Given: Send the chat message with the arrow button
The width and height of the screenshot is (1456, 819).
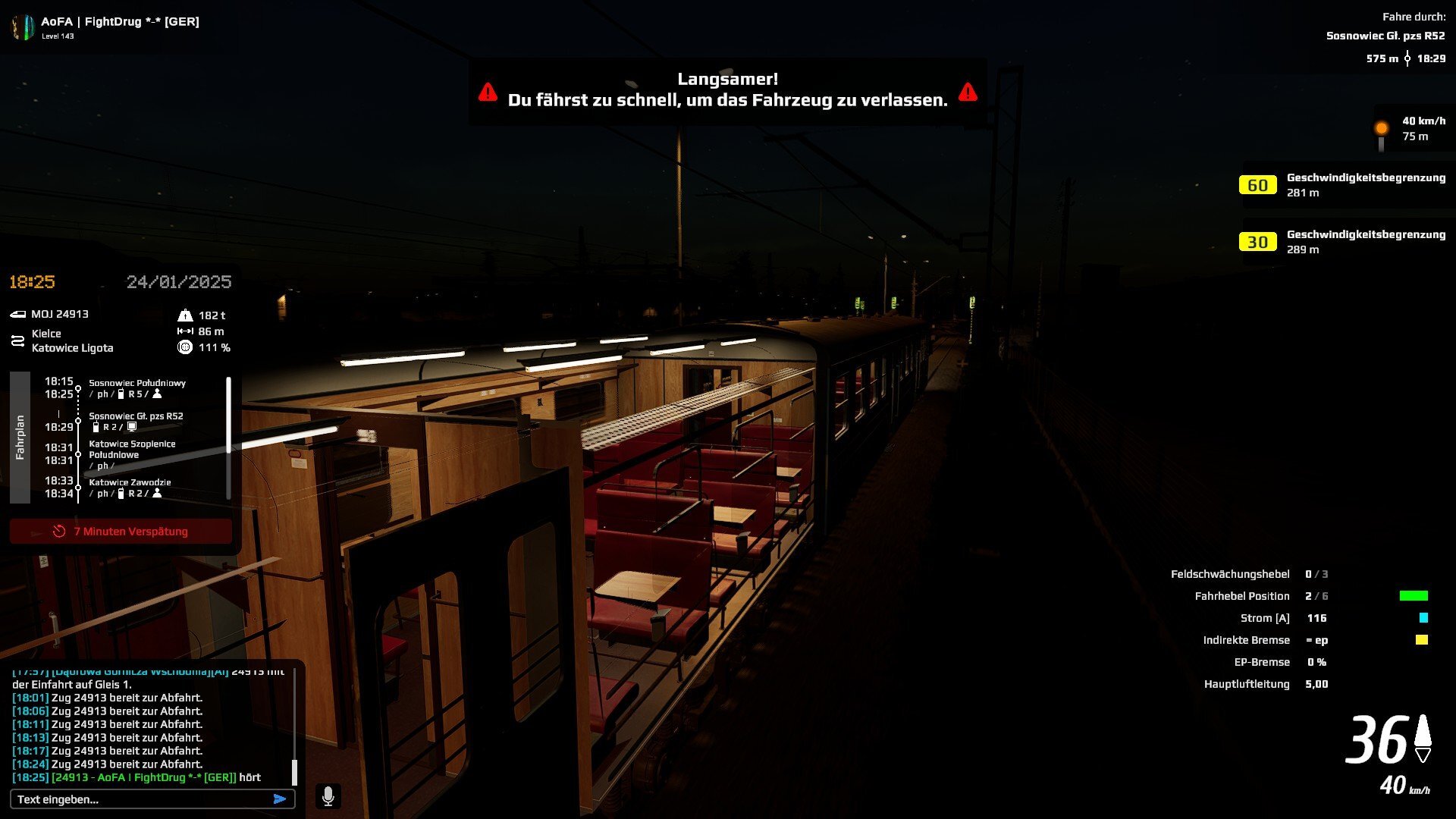Looking at the screenshot, I should pyautogui.click(x=280, y=799).
